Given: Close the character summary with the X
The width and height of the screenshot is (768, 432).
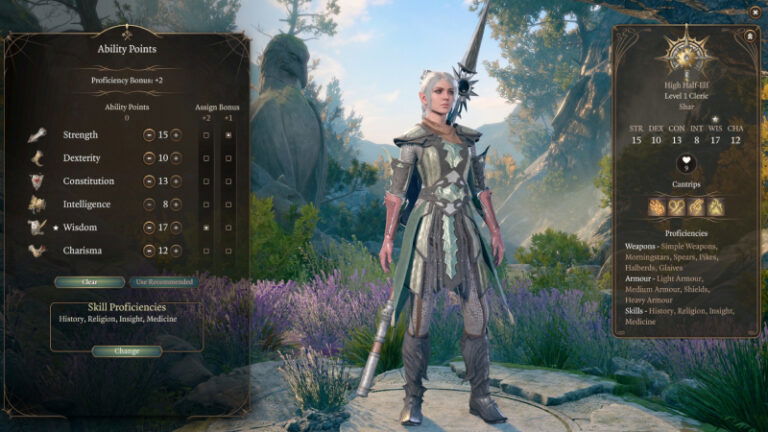Looking at the screenshot, I should click(x=754, y=12).
